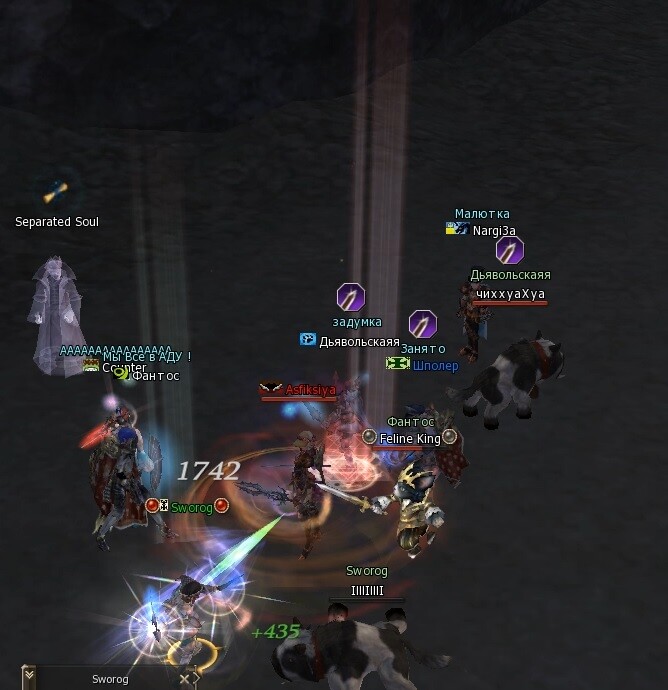Expand the Sworog target window details

pos(29,677)
